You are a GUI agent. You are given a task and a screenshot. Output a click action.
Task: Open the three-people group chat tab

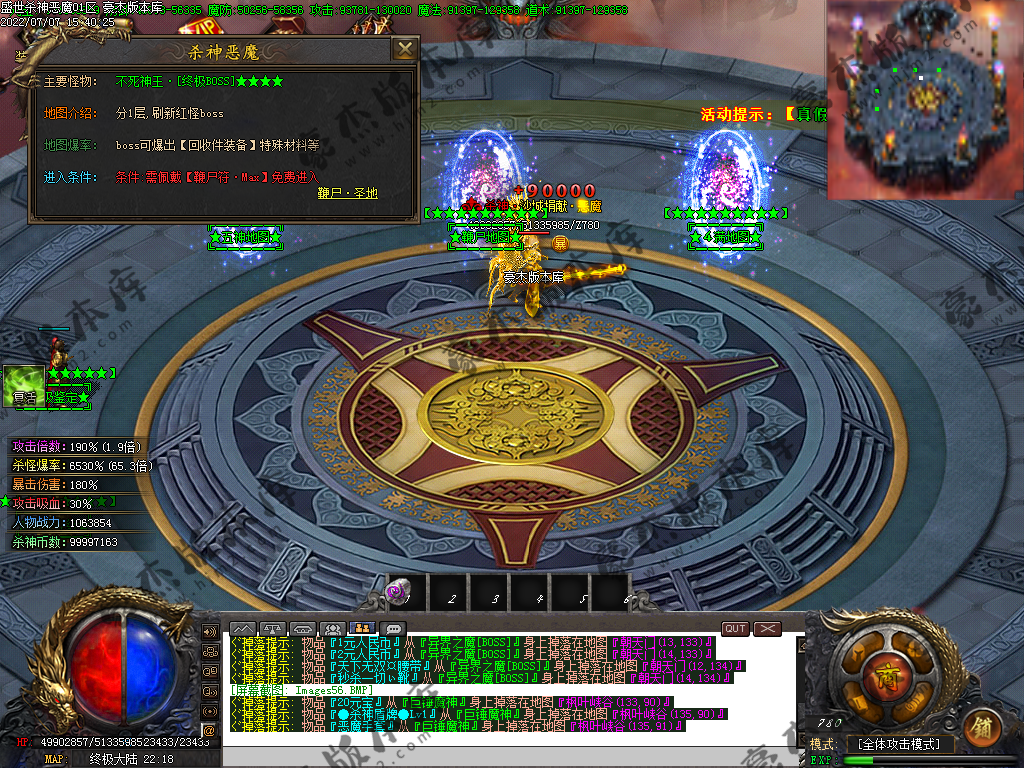point(333,629)
